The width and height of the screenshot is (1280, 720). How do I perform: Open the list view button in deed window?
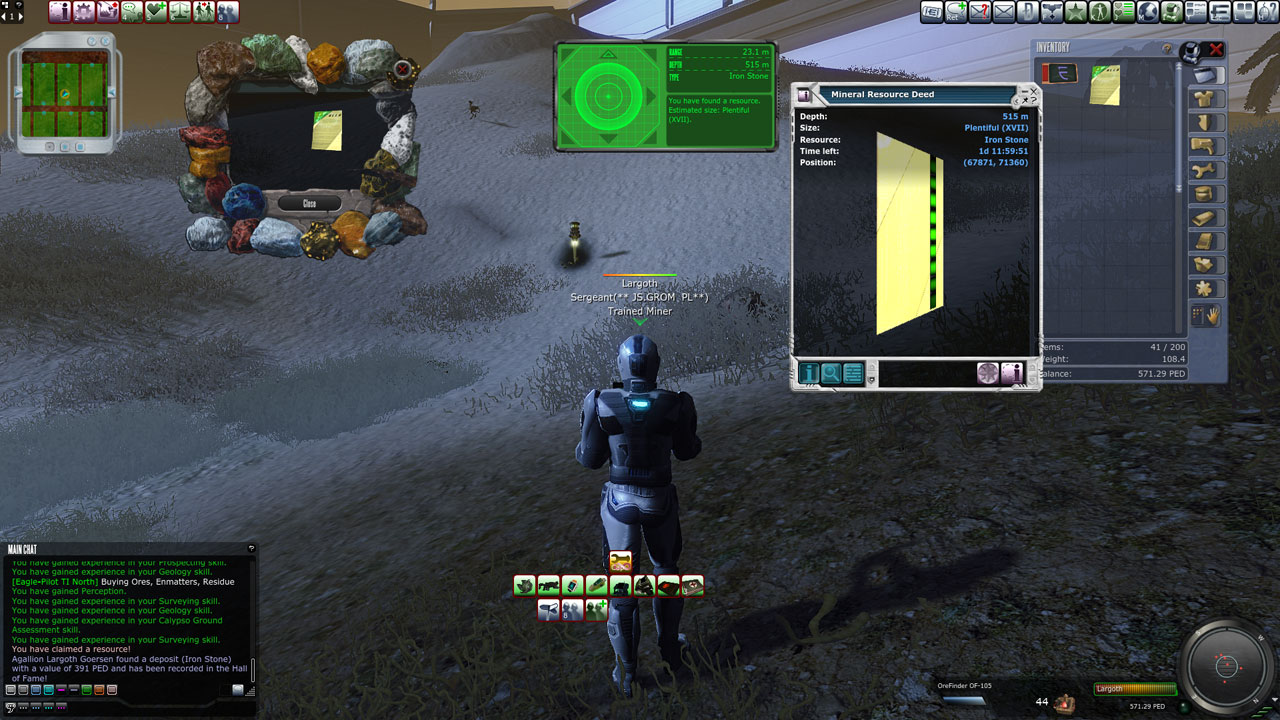853,374
